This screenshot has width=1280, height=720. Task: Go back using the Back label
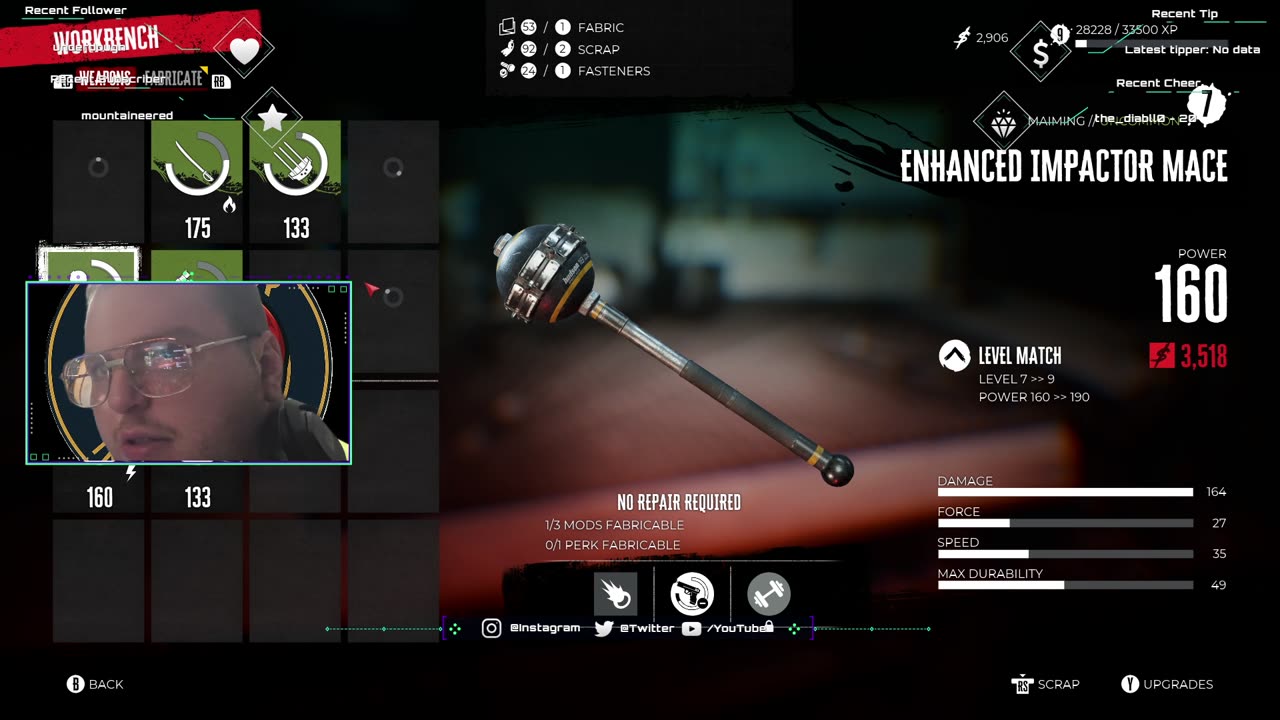click(x=105, y=684)
